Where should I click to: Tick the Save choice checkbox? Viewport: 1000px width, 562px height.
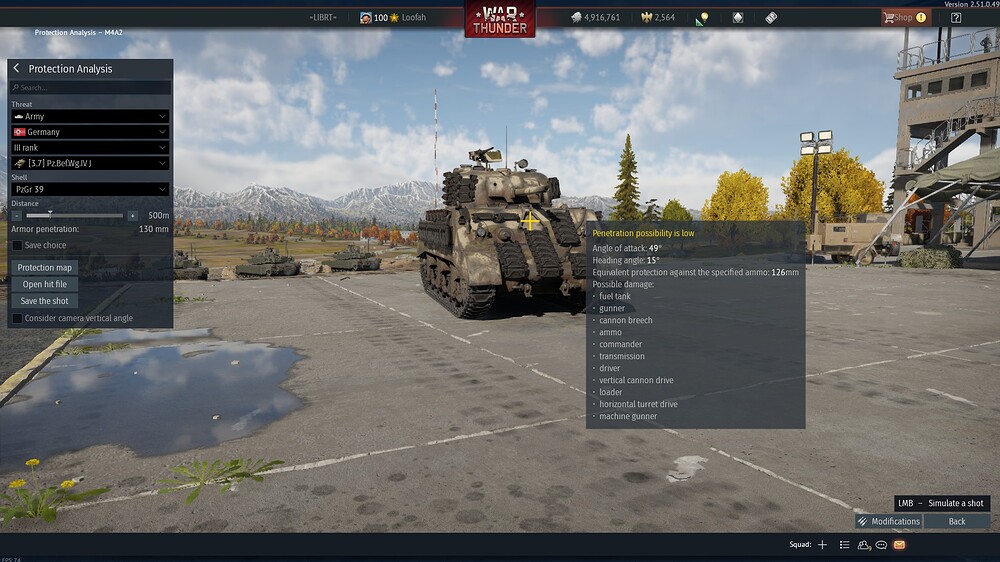click(17, 245)
